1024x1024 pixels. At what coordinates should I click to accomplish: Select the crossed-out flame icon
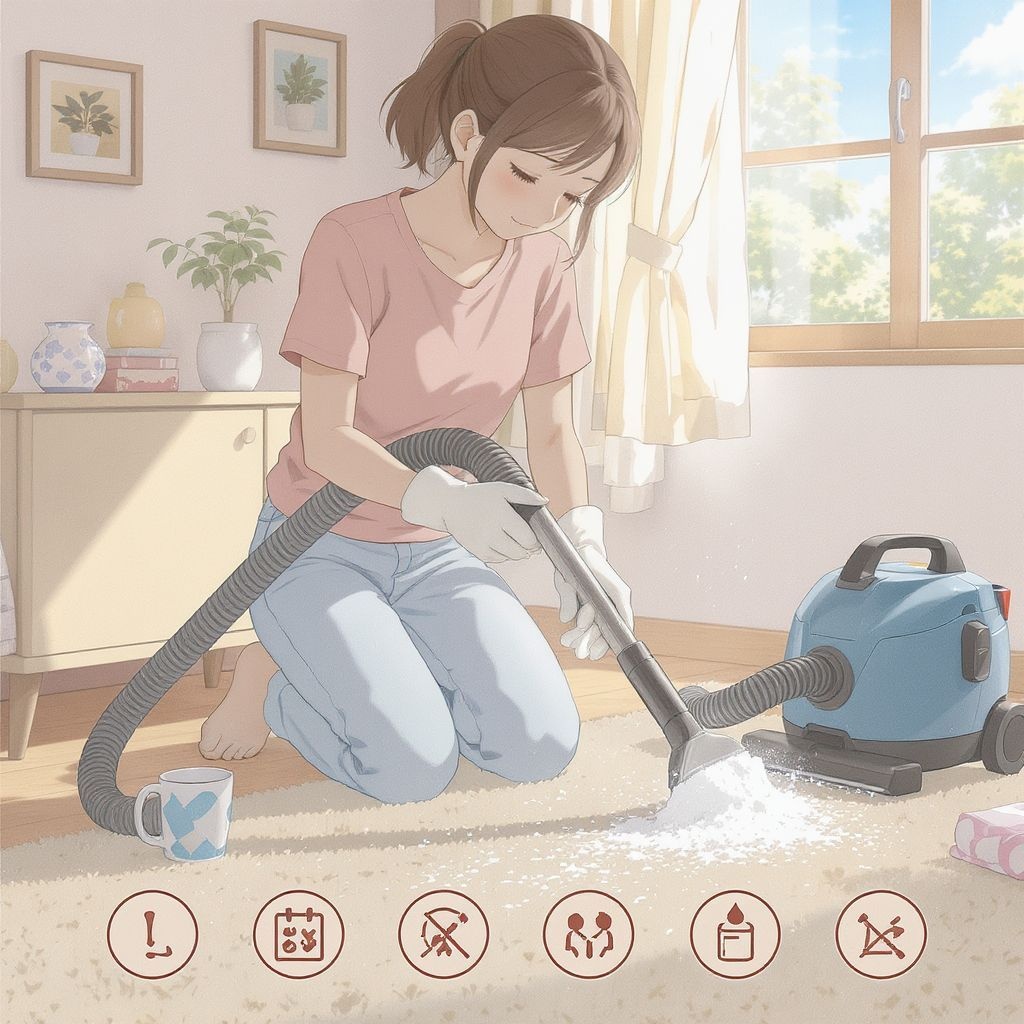point(443,934)
